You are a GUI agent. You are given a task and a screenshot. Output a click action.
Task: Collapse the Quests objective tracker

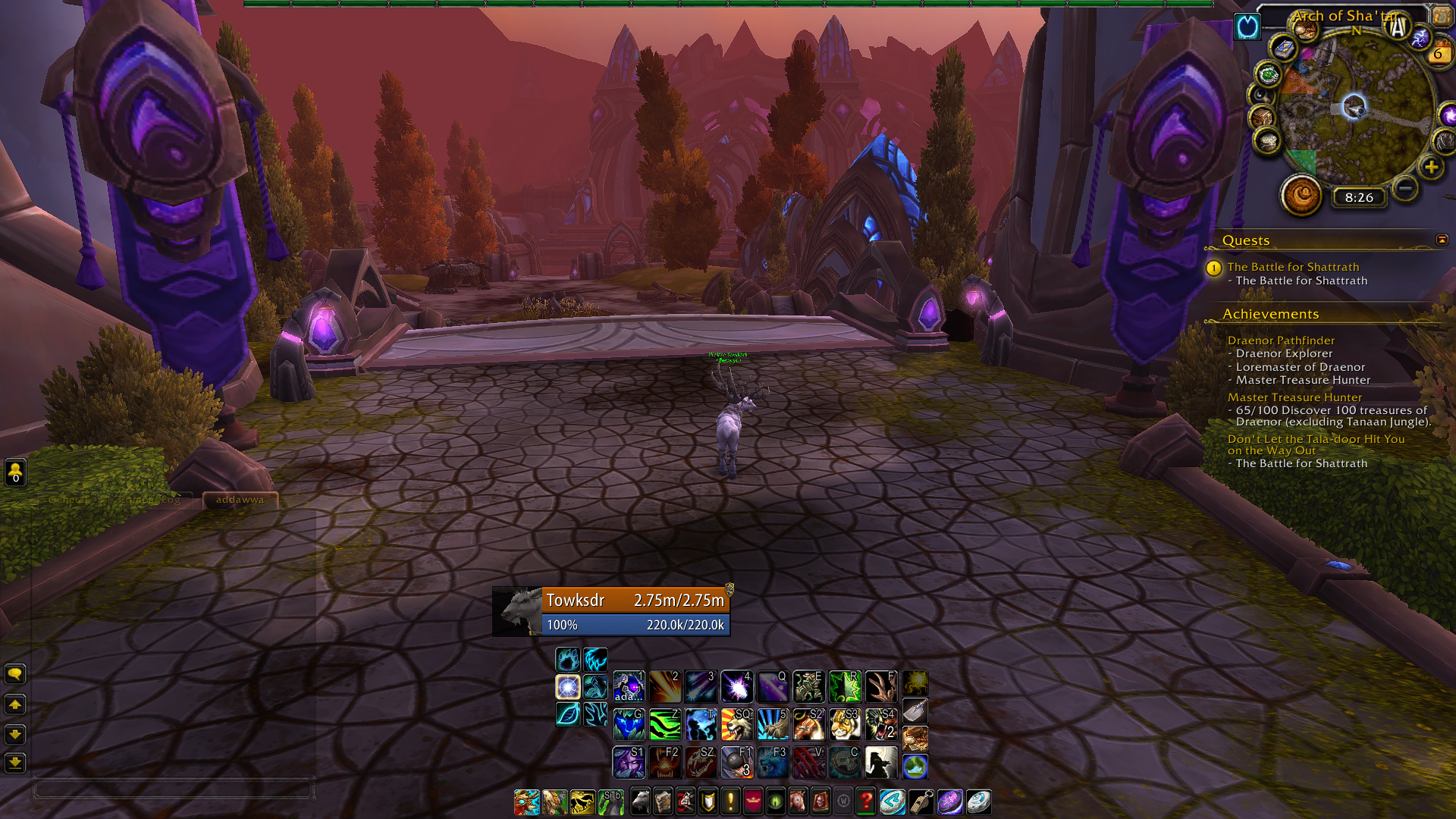[1442, 240]
